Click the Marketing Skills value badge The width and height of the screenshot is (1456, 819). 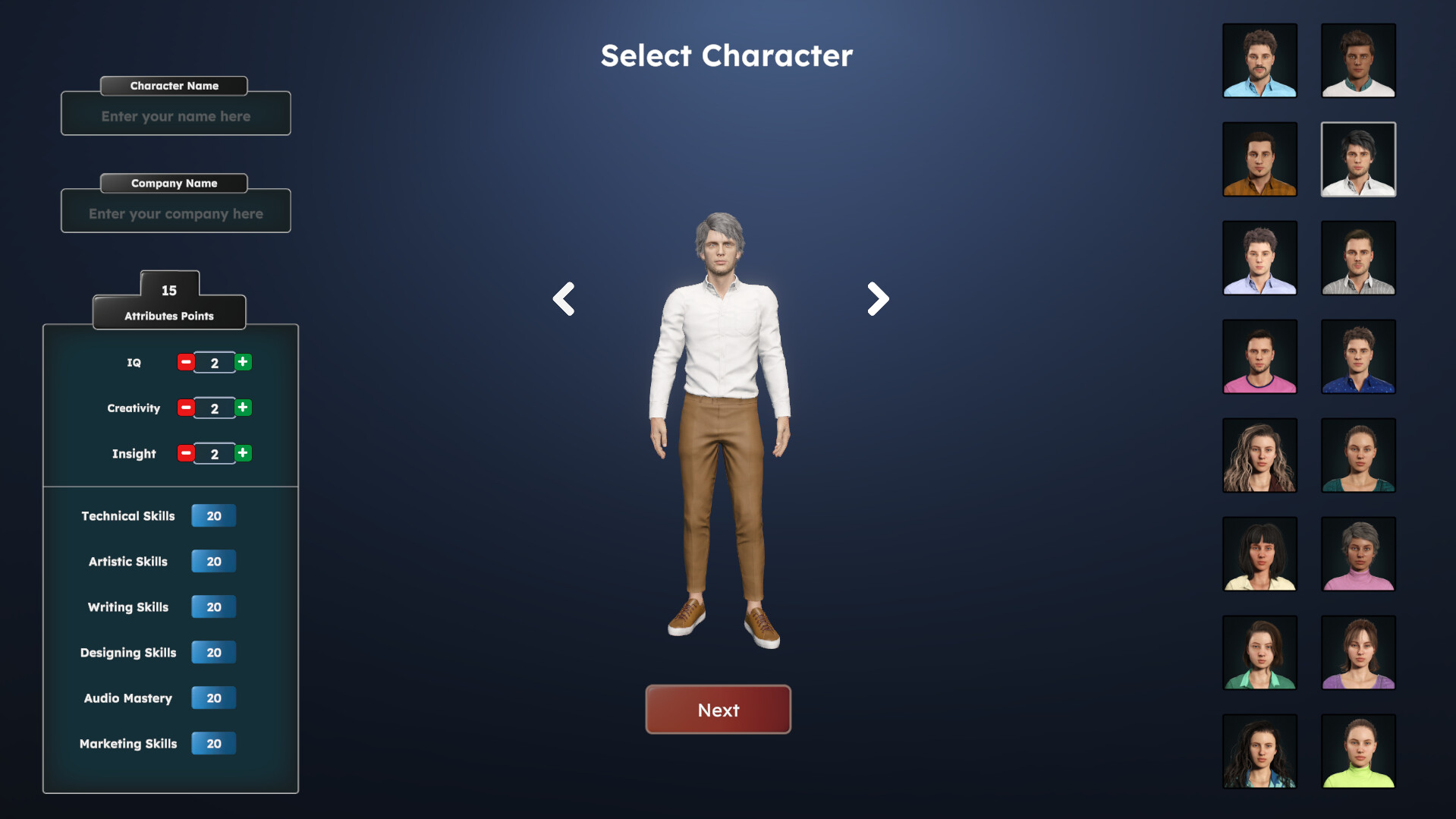point(213,743)
